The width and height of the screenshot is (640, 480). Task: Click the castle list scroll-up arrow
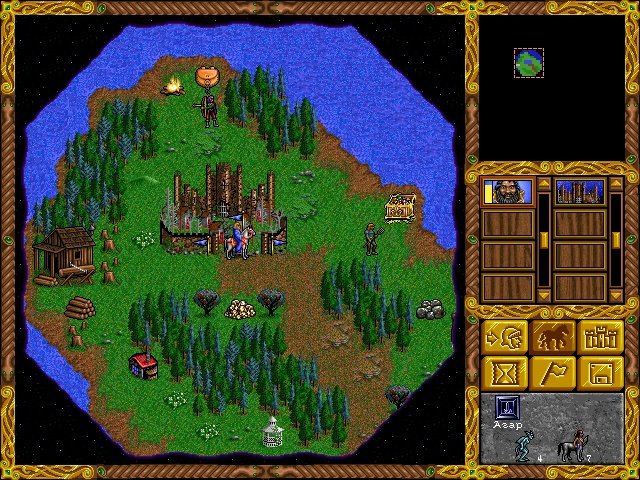(x=616, y=185)
